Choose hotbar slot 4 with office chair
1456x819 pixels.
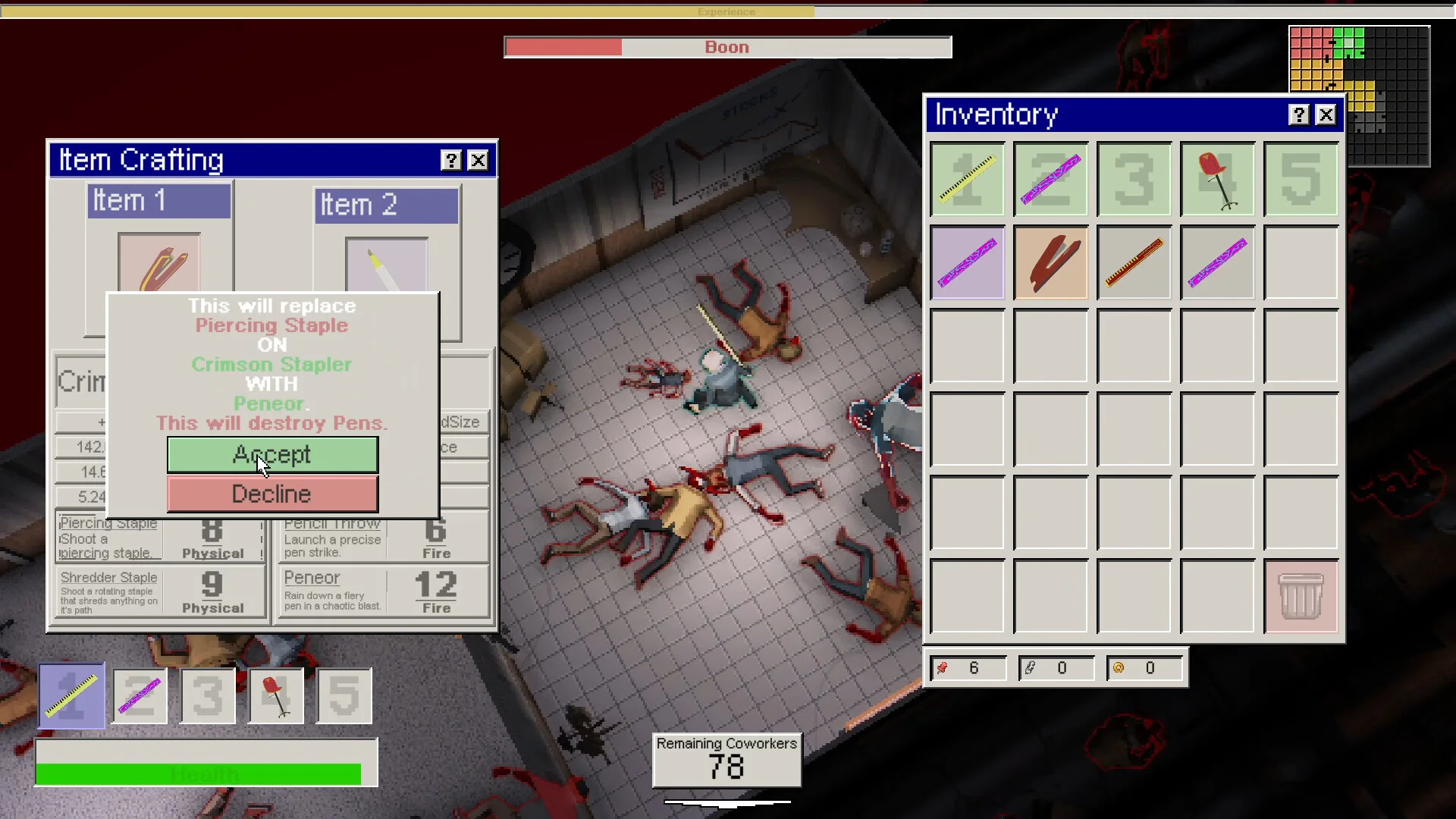pos(276,695)
